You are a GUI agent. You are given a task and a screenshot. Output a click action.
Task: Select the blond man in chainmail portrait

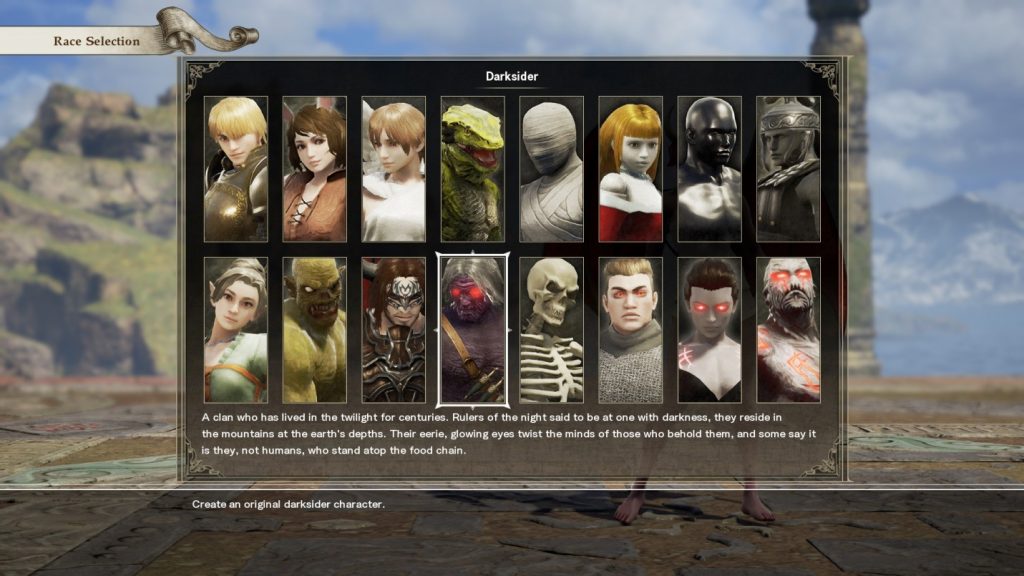(x=630, y=329)
